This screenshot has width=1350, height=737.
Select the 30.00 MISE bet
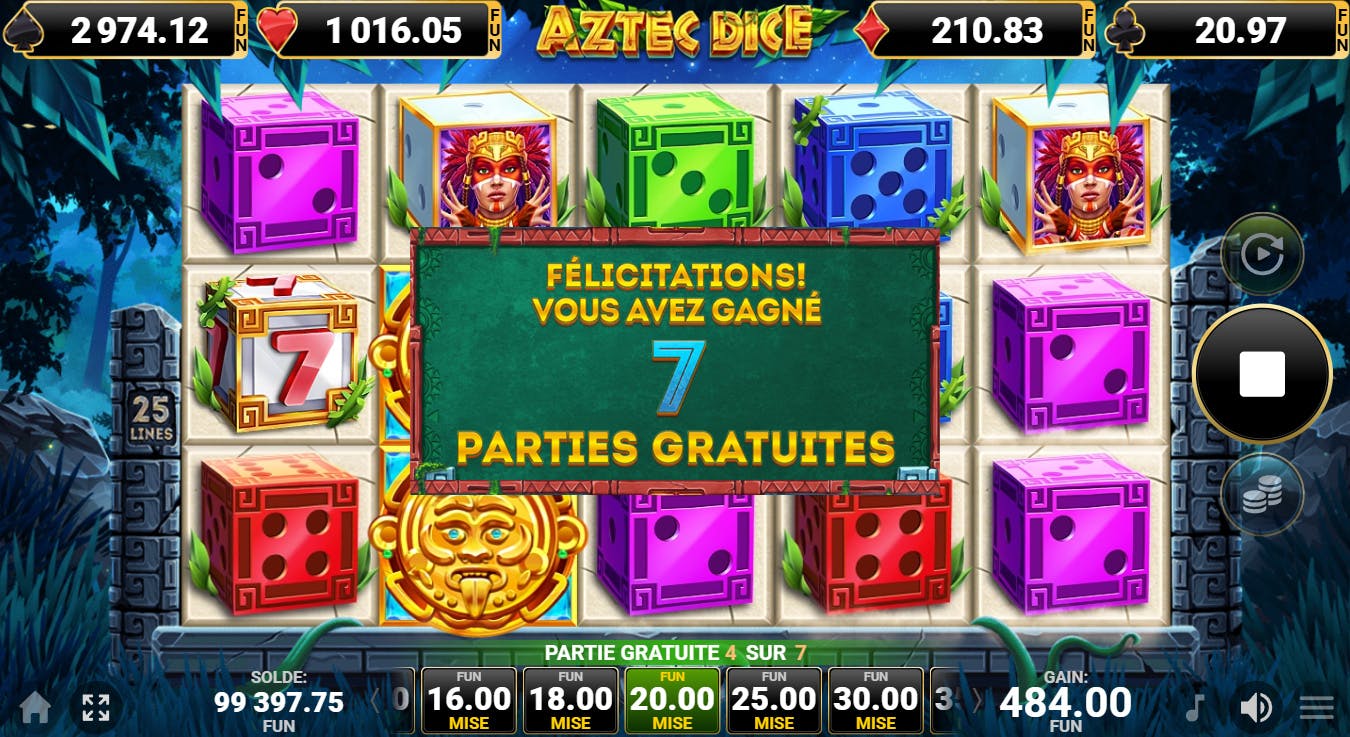point(875,700)
